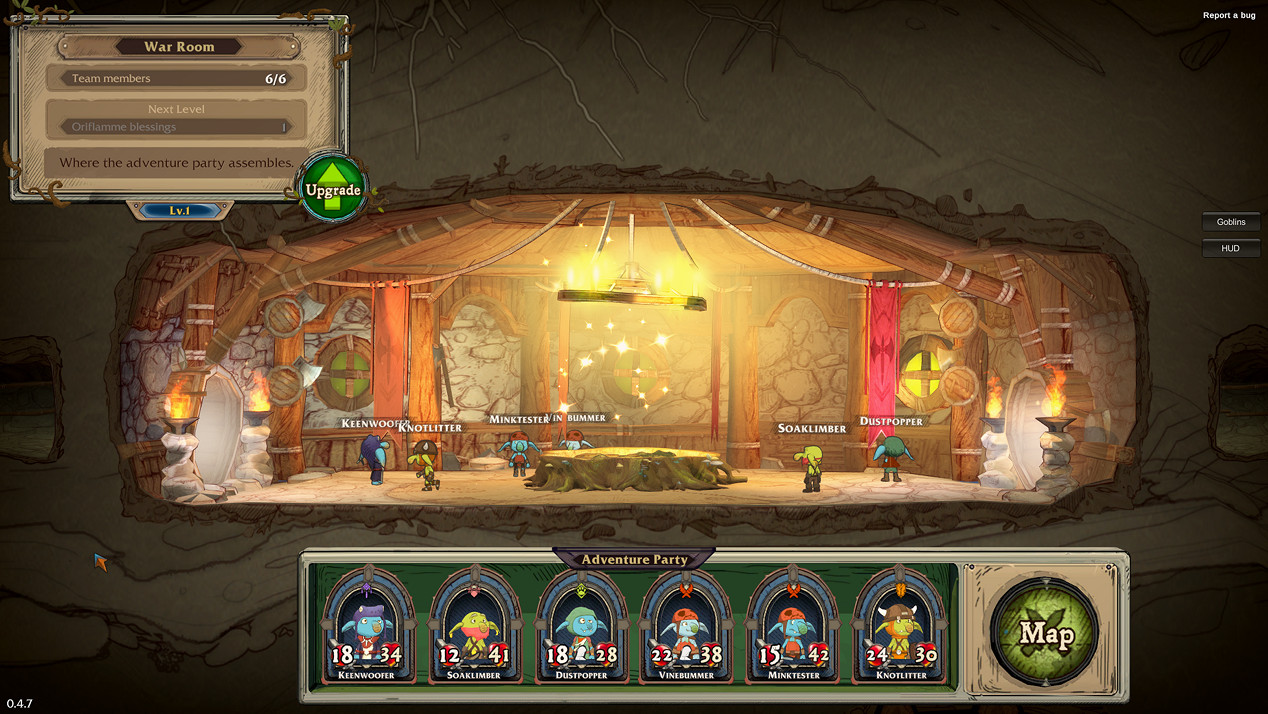Open the world Map
This screenshot has width=1268, height=714.
[1045, 632]
